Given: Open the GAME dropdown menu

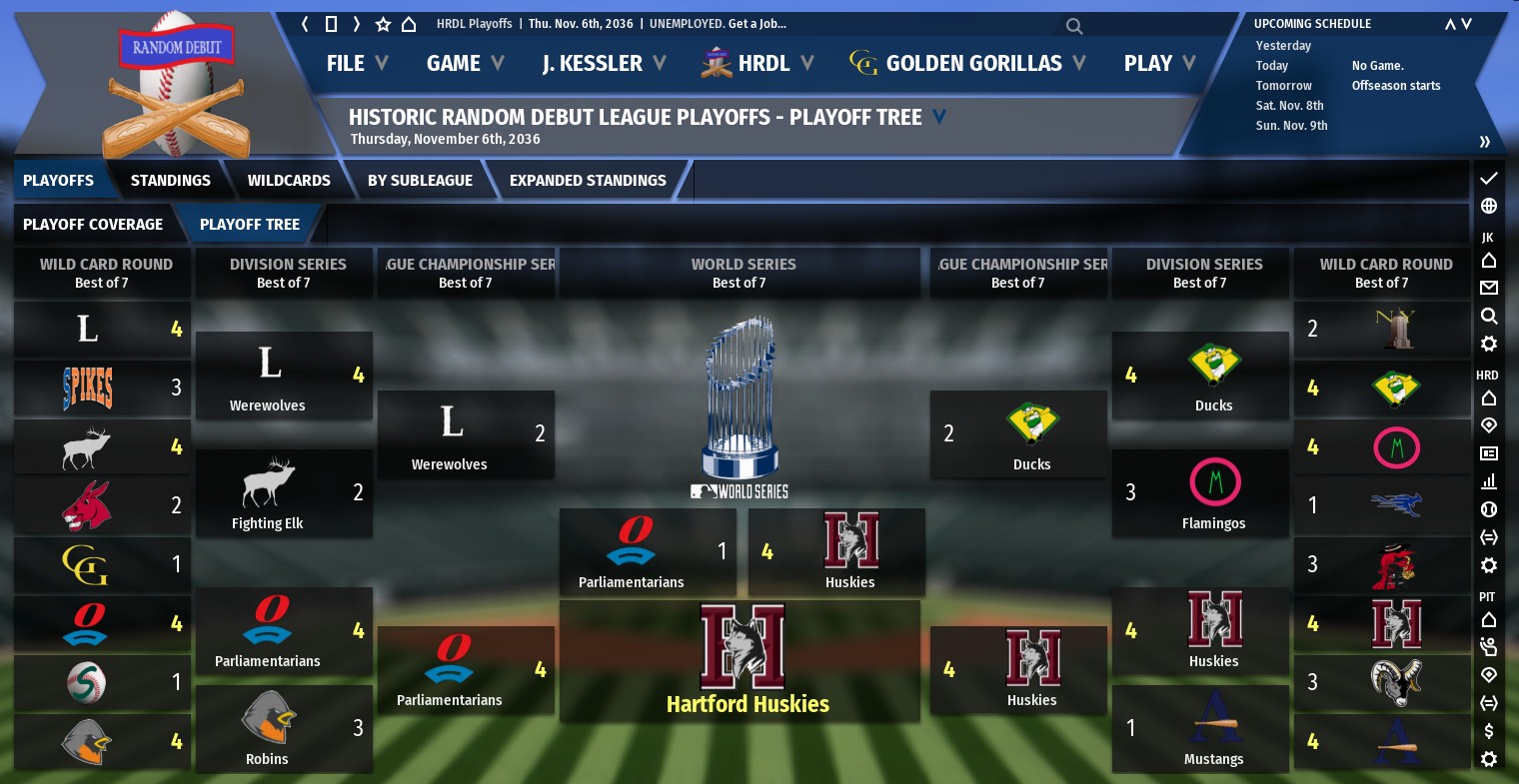Looking at the screenshot, I should pyautogui.click(x=465, y=63).
